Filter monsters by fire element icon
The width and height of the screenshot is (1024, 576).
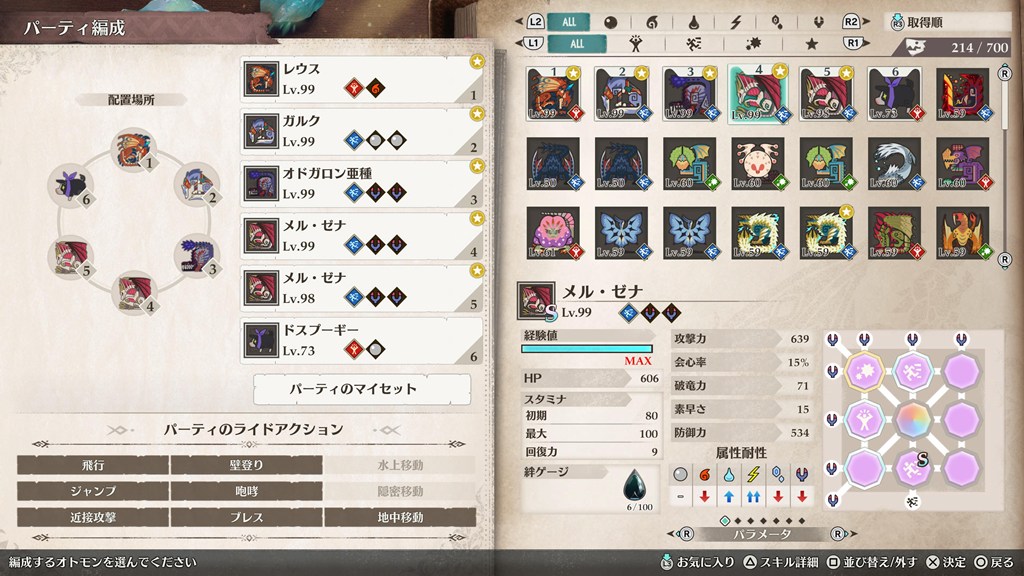[652, 22]
